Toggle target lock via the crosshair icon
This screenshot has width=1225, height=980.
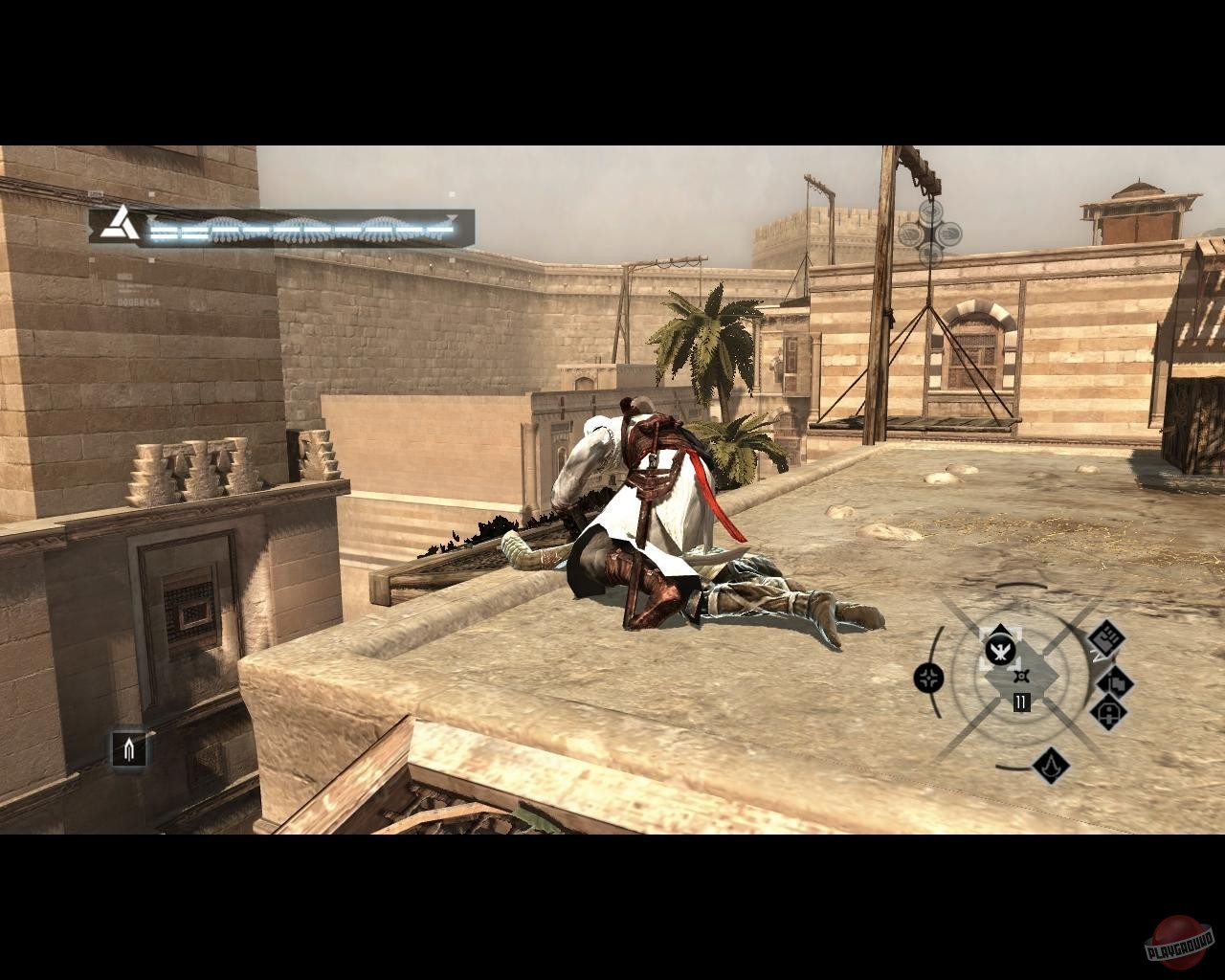pyautogui.click(x=928, y=678)
